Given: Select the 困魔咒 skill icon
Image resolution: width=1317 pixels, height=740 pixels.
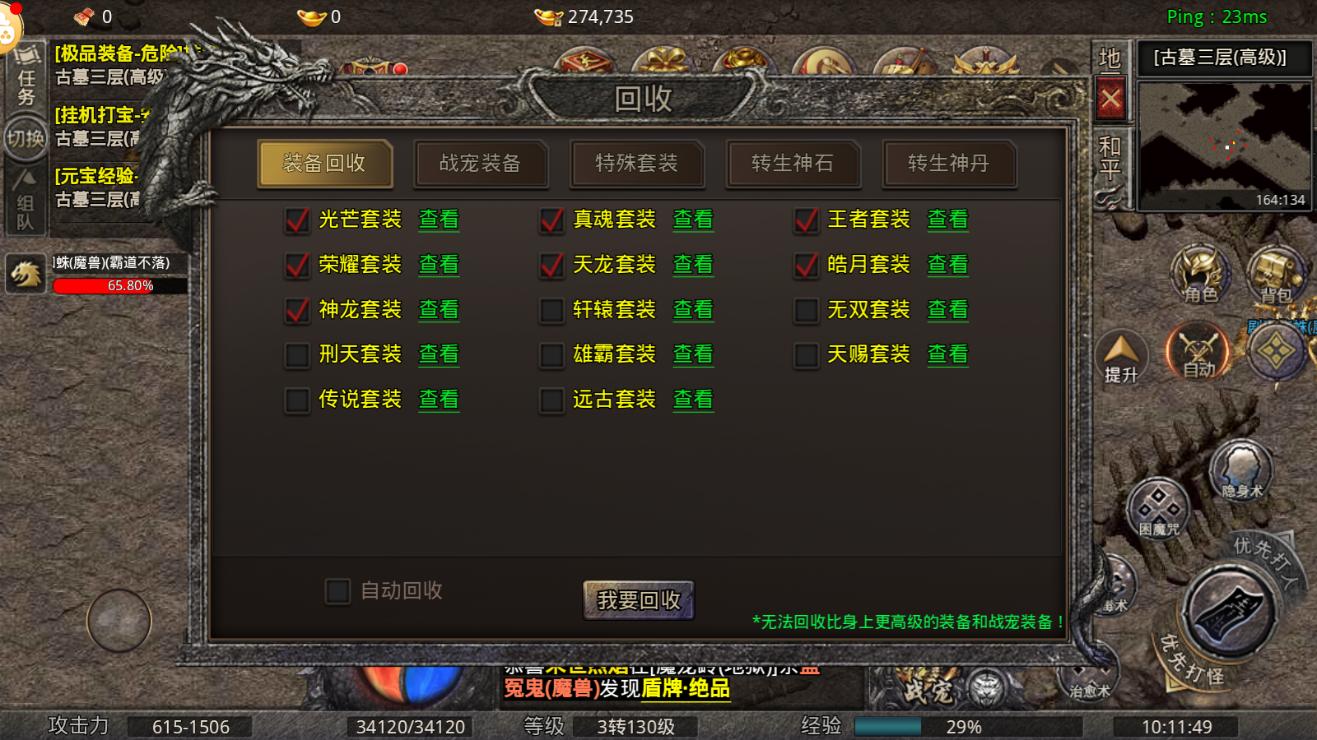Looking at the screenshot, I should (x=1159, y=505).
